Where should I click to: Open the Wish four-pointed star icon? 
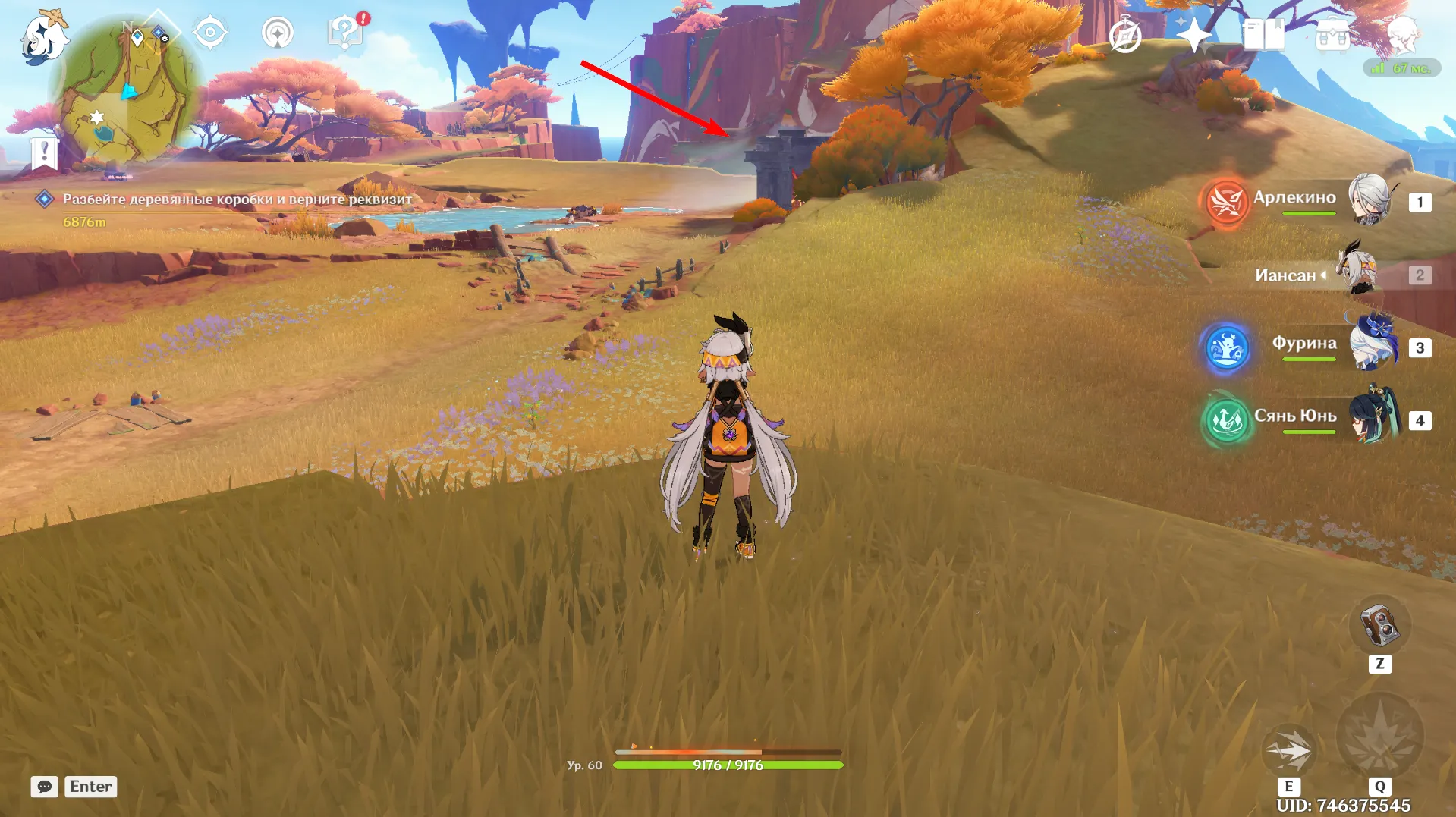point(1193,35)
